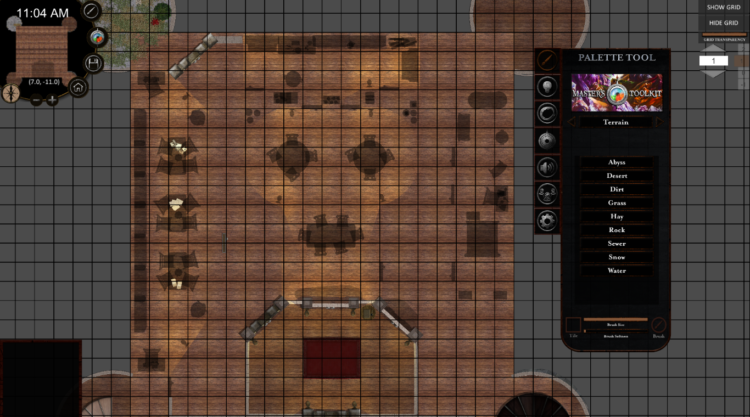The height and width of the screenshot is (417, 750).
Task: Choose the Desert terrain
Action: pyautogui.click(x=616, y=176)
